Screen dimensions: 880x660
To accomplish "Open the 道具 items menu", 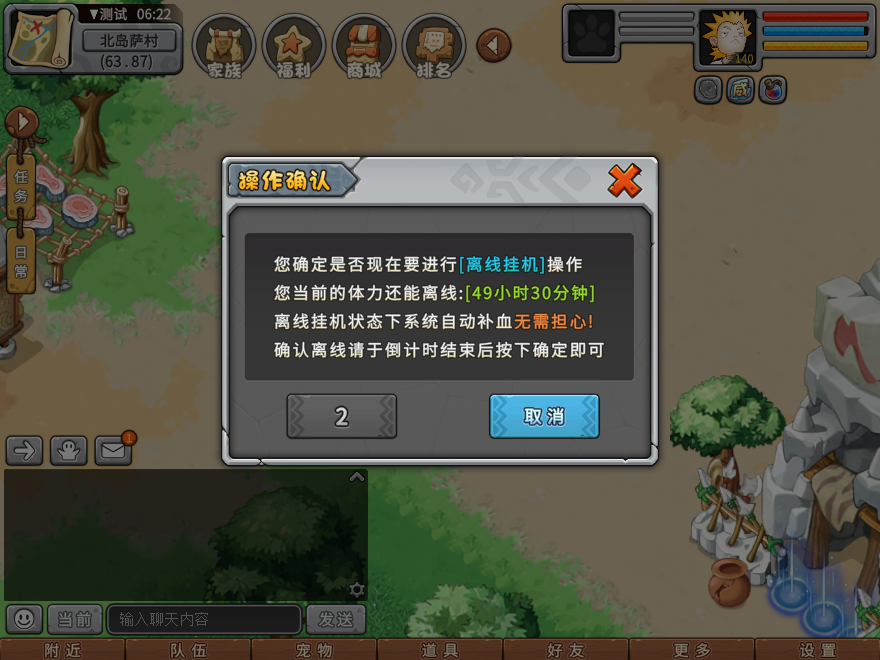I will (x=440, y=650).
